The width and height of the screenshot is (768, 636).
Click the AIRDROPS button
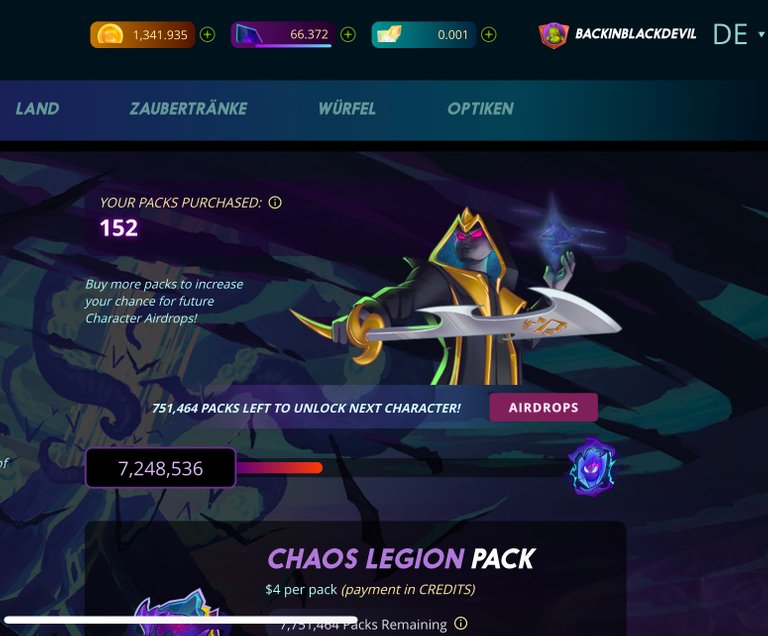543,408
